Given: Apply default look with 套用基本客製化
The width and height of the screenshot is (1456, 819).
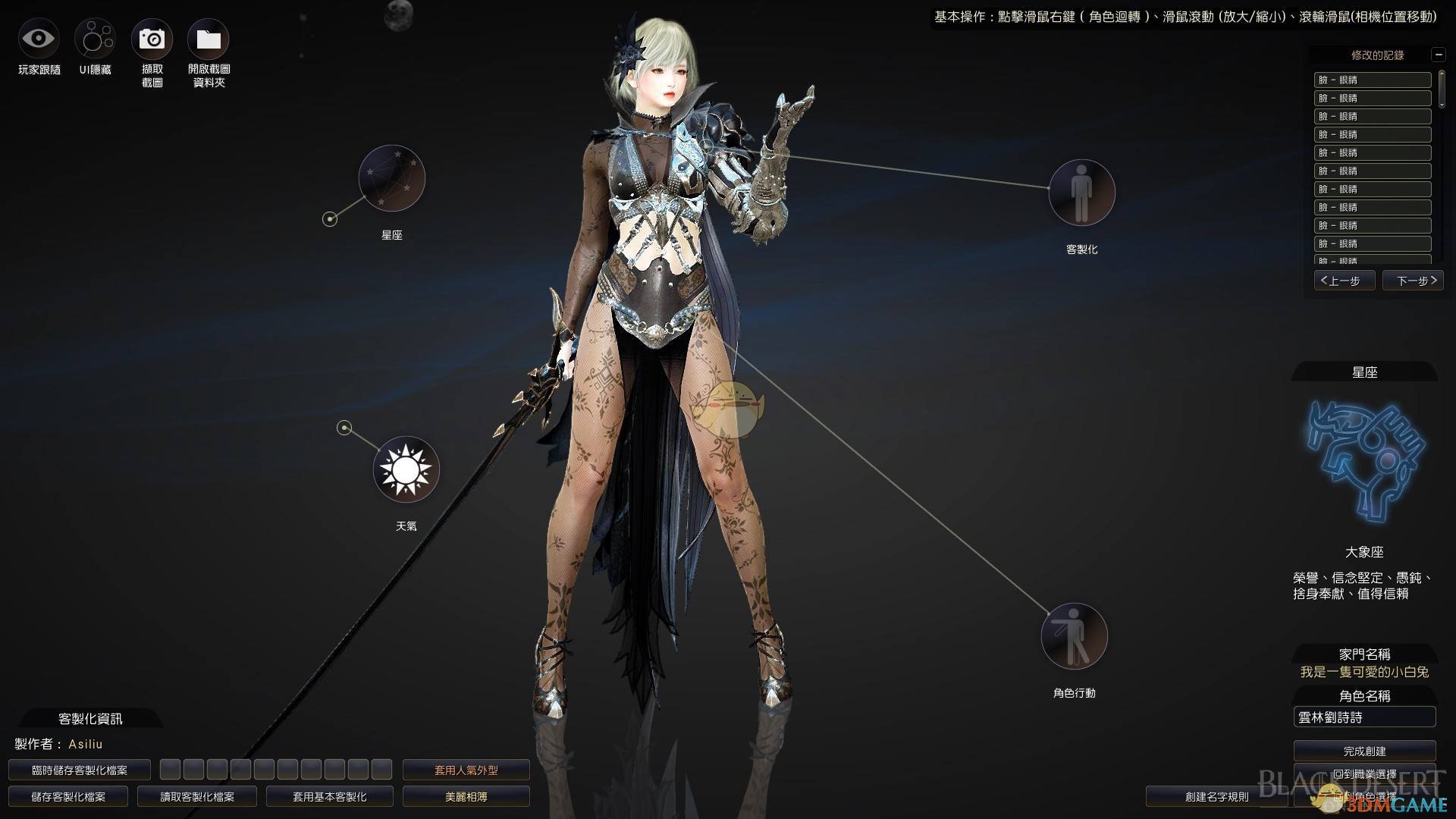Looking at the screenshot, I should [x=330, y=796].
